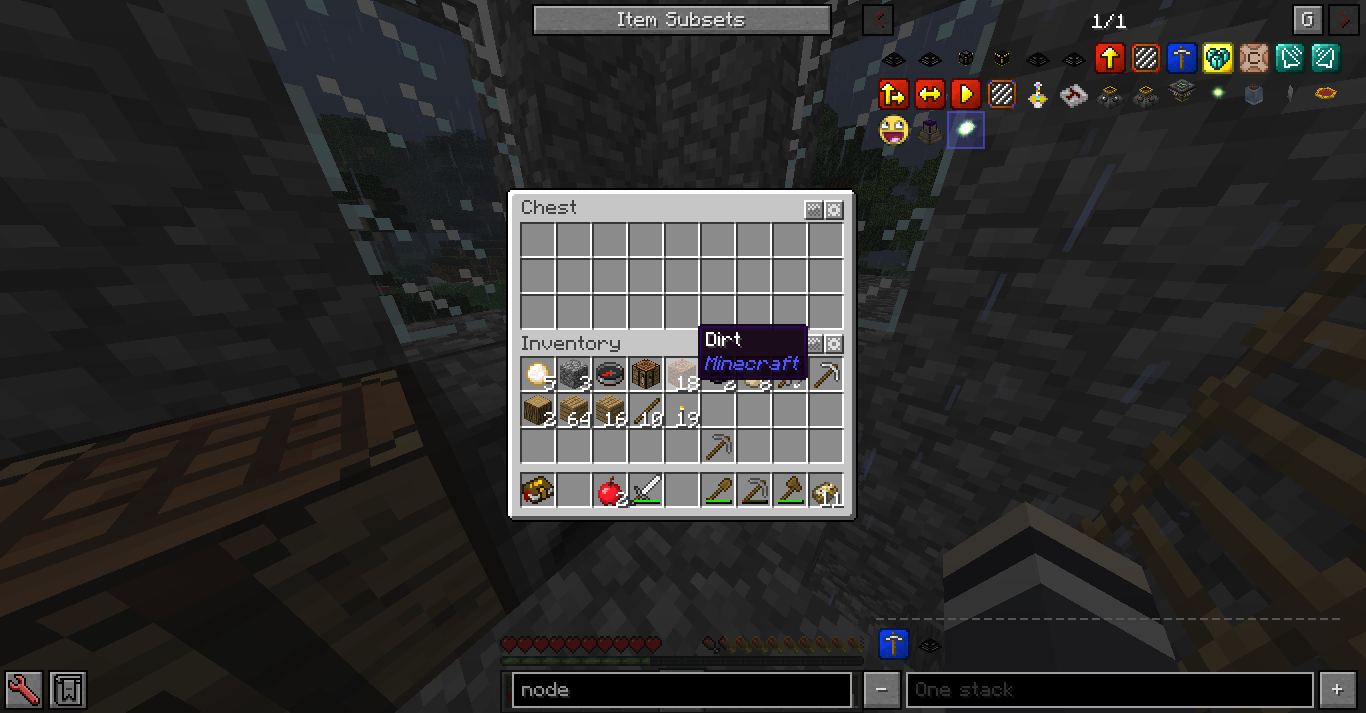
Task: Pick the yellow diamond heart icon item
Action: point(1217,58)
